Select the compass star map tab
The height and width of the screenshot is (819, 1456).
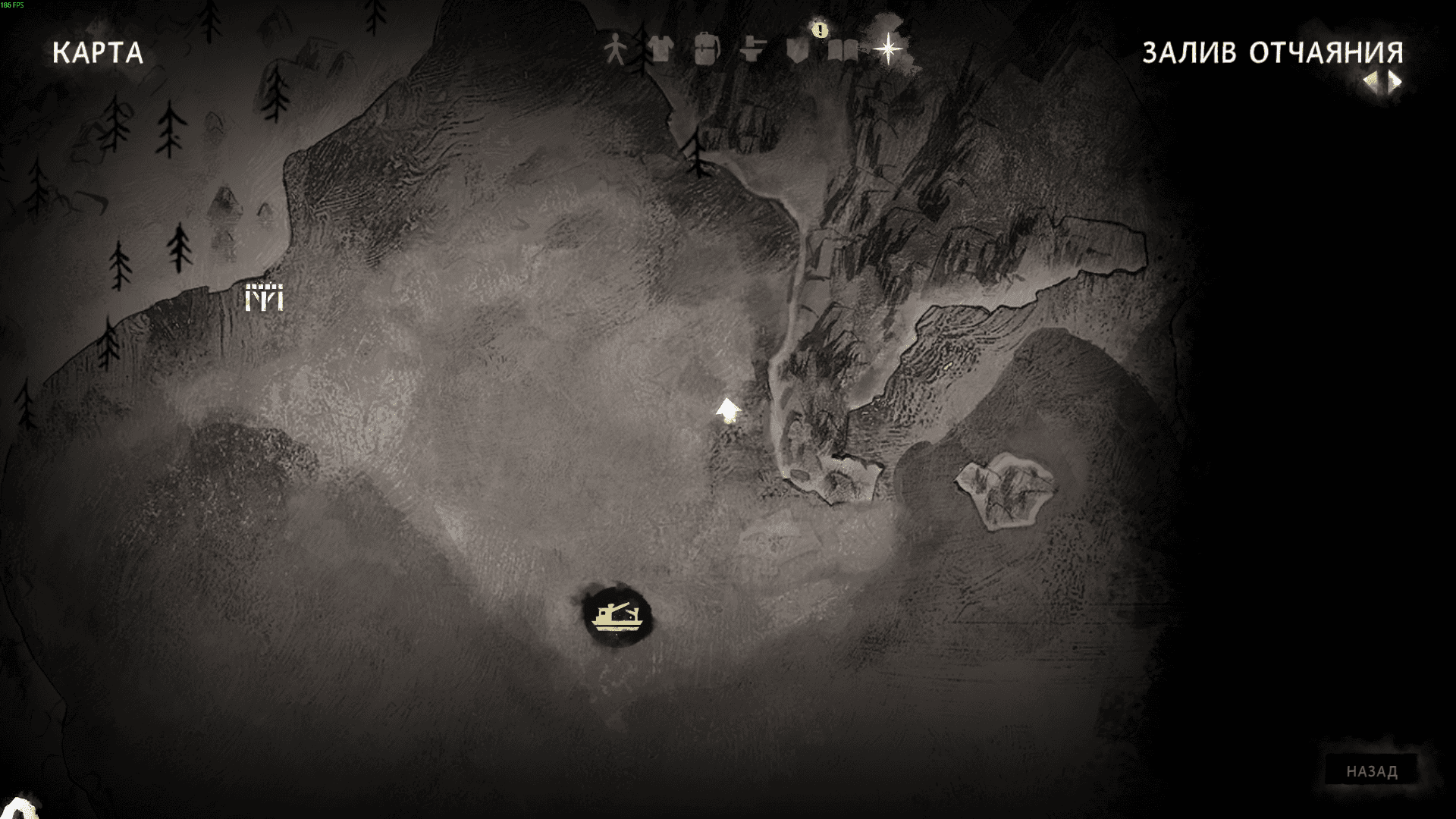(887, 50)
